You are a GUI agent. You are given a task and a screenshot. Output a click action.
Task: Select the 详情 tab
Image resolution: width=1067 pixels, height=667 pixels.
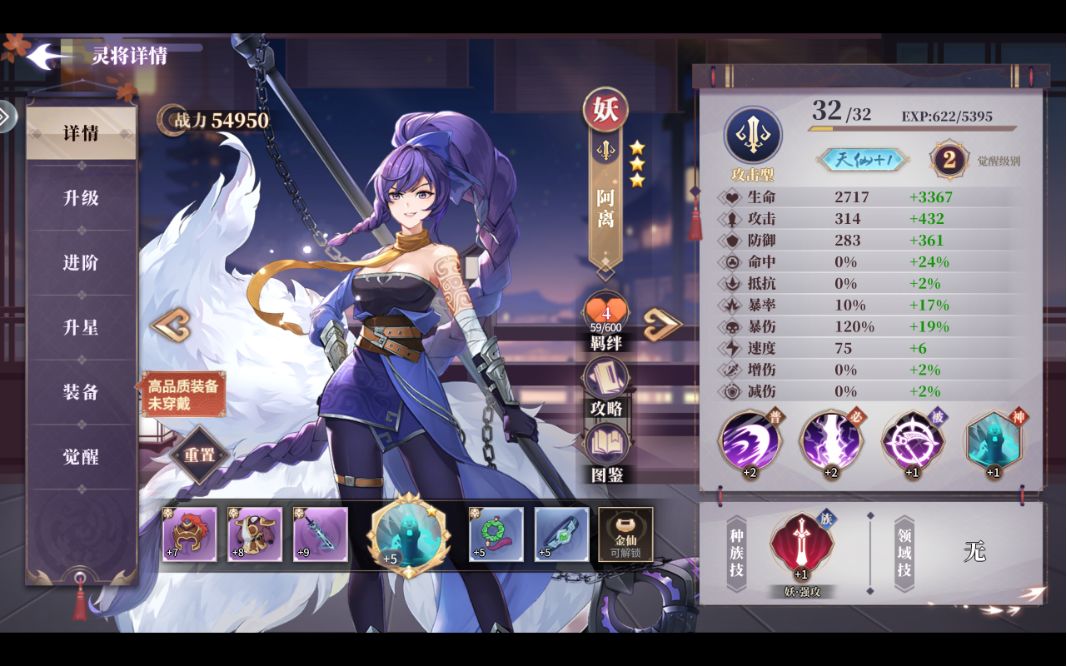(81, 134)
